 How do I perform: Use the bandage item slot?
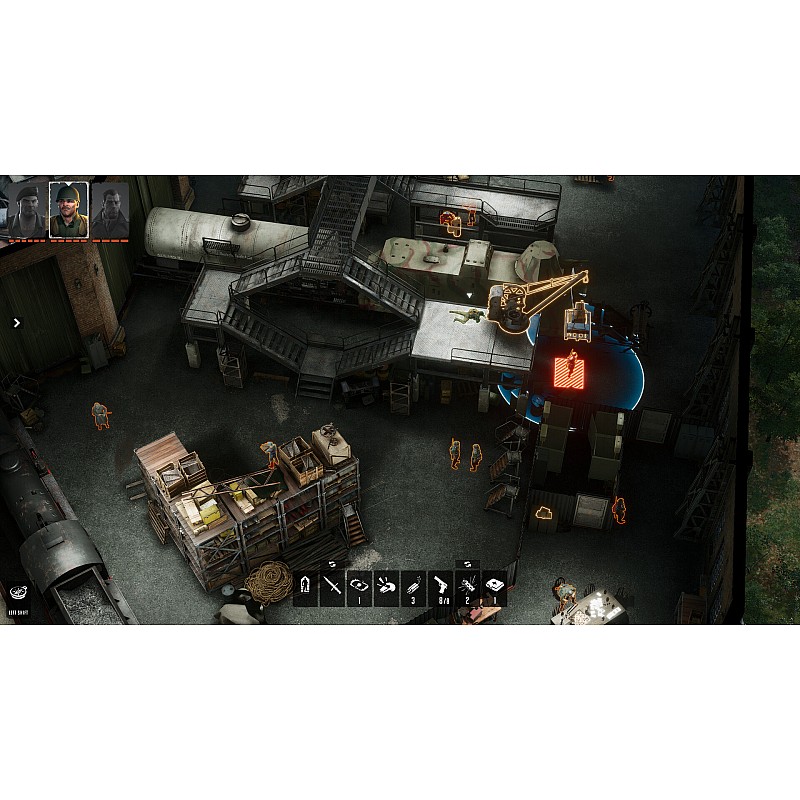[x=359, y=587]
